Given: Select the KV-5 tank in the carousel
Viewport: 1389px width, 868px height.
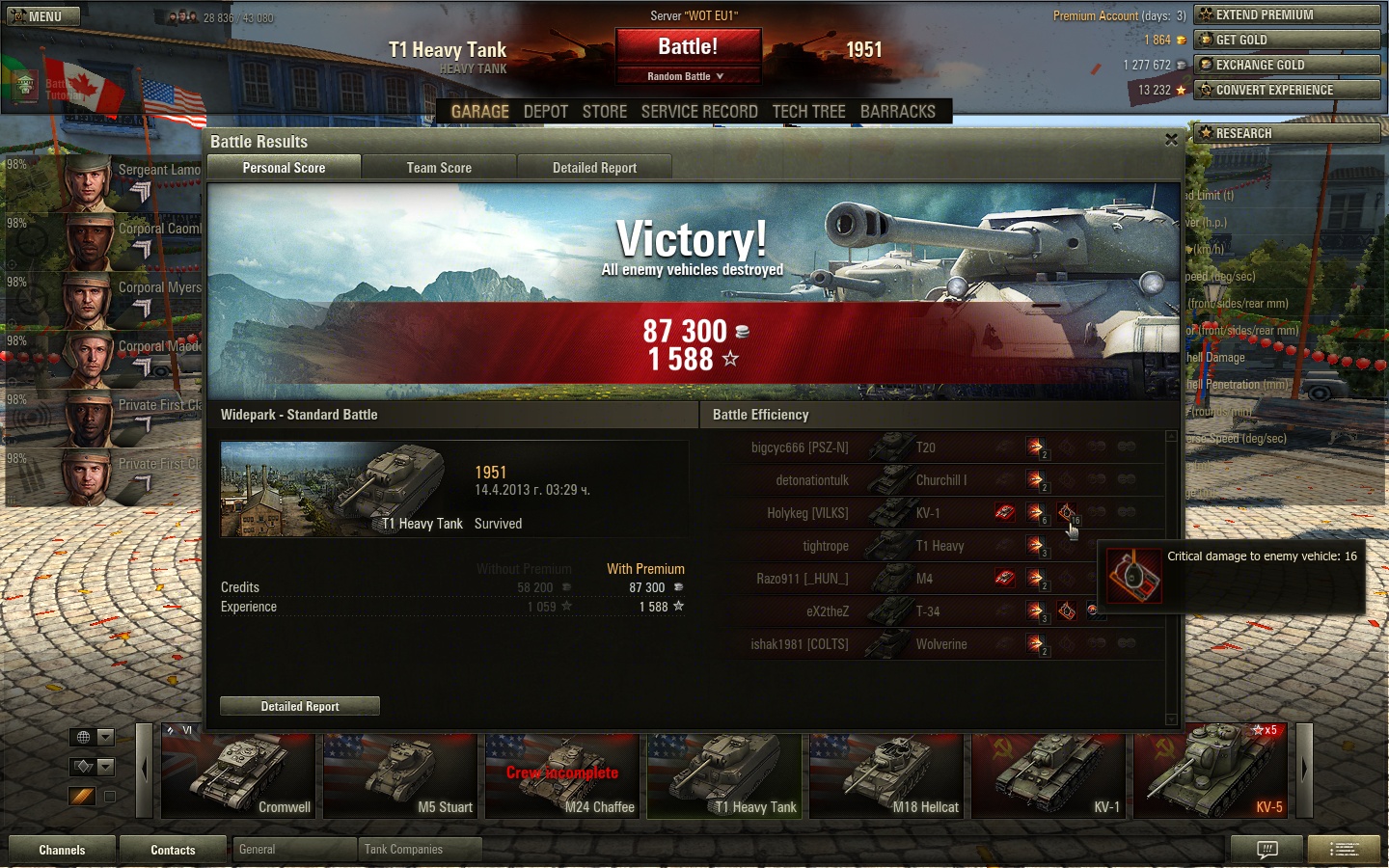Looking at the screenshot, I should 1211,774.
